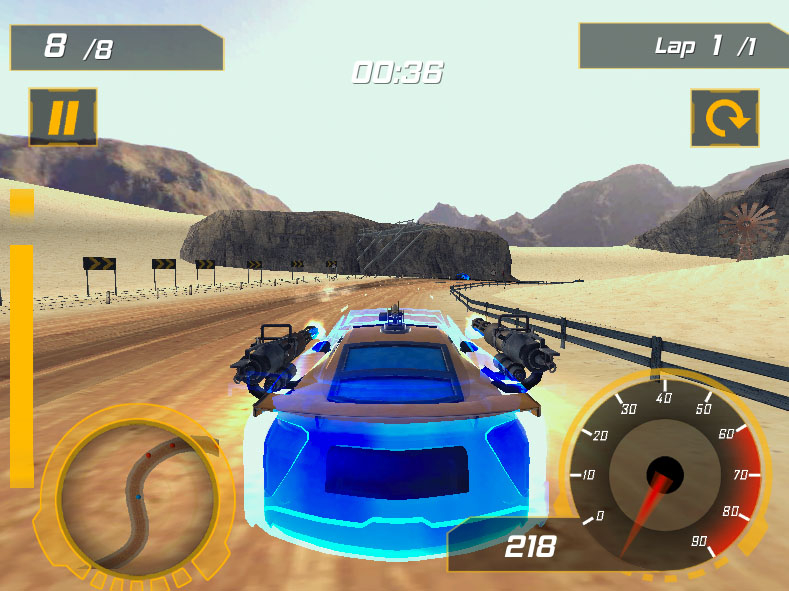Pause the race with the pause button
This screenshot has width=789, height=591.
tap(63, 118)
